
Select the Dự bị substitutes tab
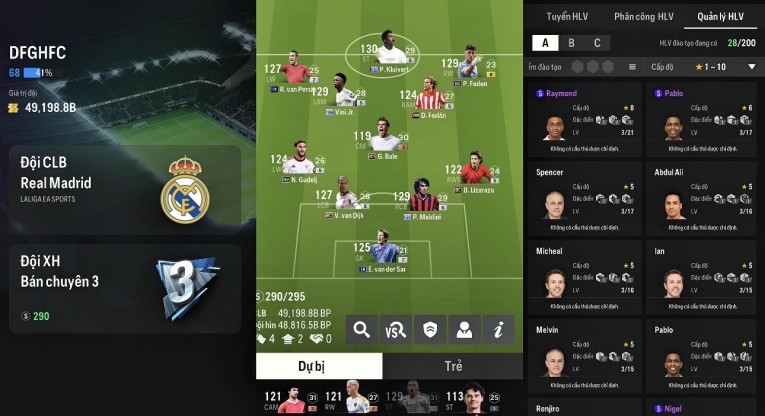pos(318,366)
